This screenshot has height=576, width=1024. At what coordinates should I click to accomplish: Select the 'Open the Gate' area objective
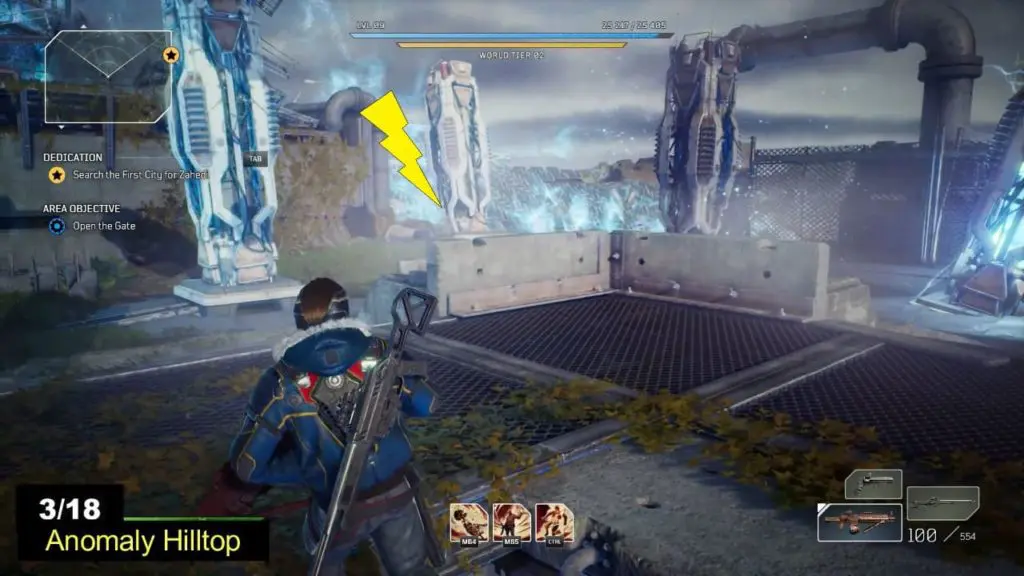[104, 226]
